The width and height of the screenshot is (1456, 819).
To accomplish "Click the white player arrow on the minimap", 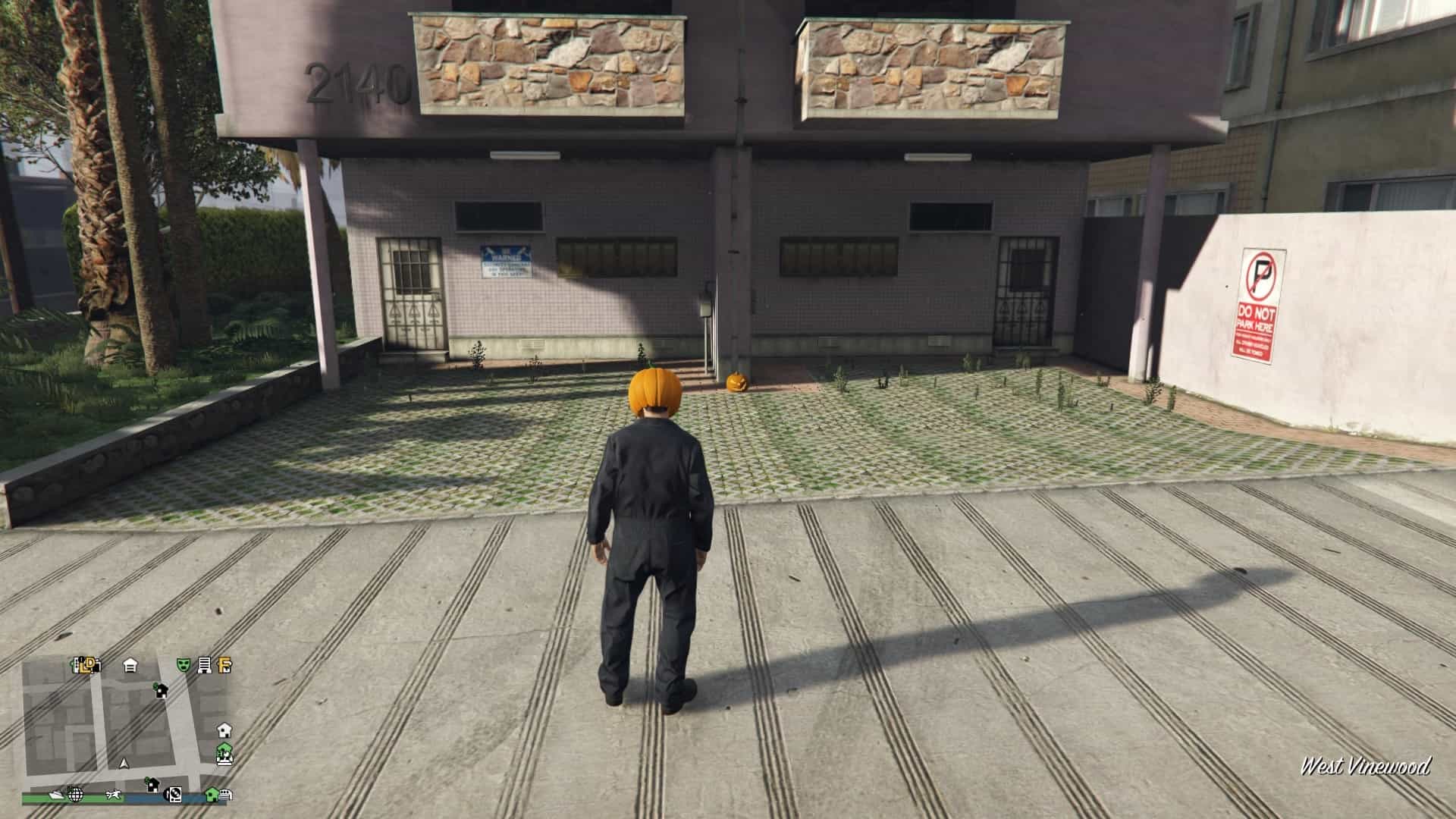I will tap(124, 764).
